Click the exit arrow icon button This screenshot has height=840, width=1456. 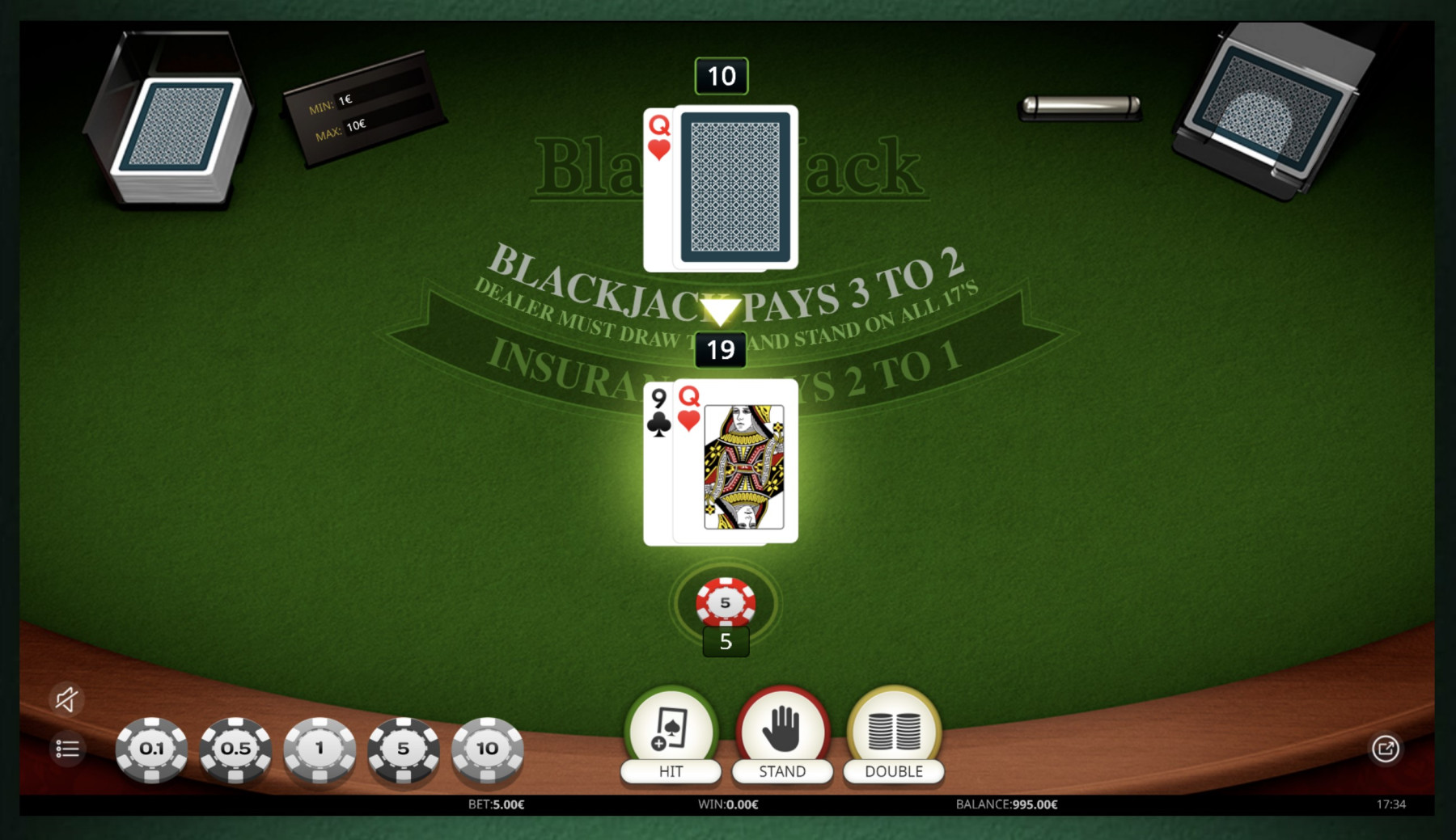[1385, 749]
